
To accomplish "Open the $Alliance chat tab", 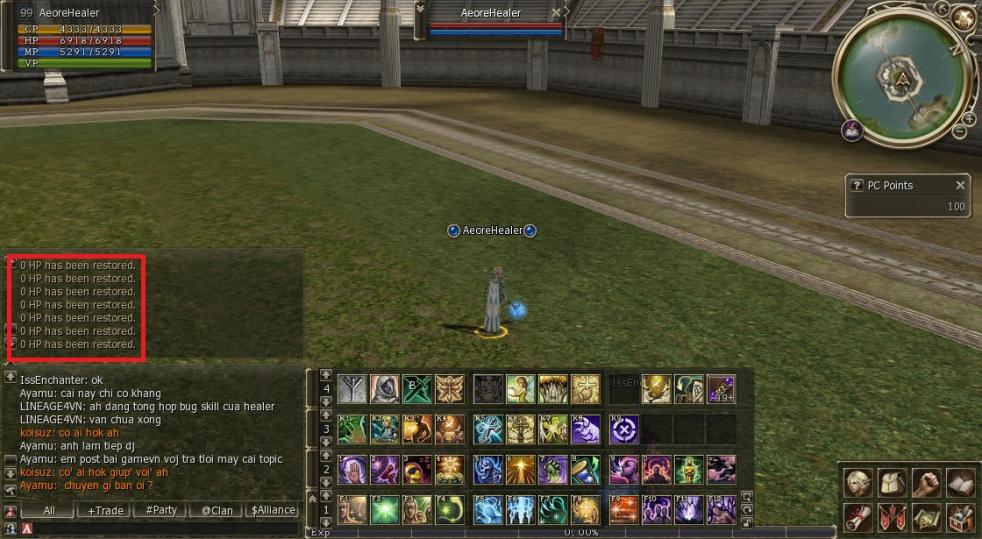I will pyautogui.click(x=273, y=510).
